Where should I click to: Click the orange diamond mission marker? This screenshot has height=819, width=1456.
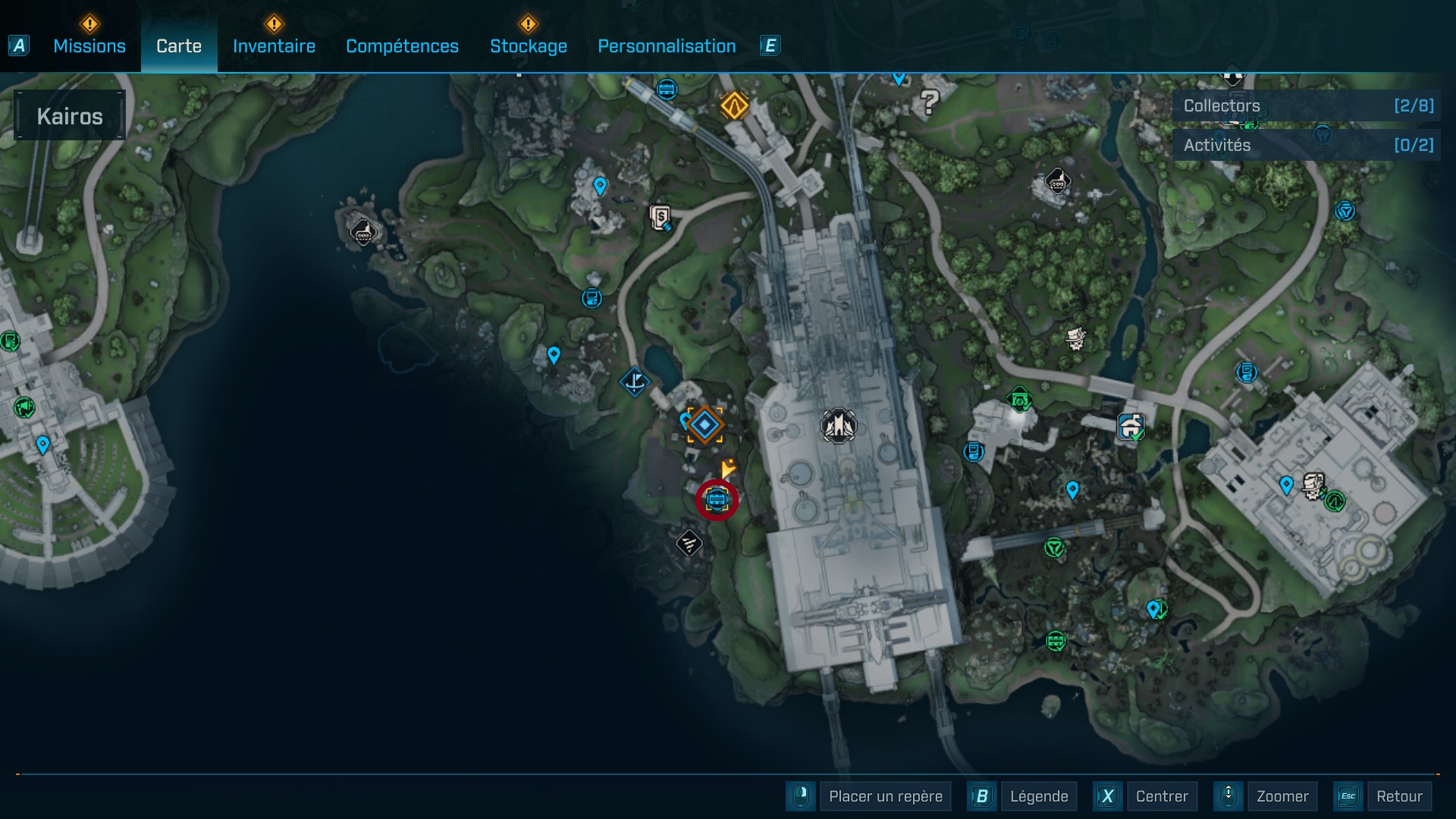click(x=734, y=105)
